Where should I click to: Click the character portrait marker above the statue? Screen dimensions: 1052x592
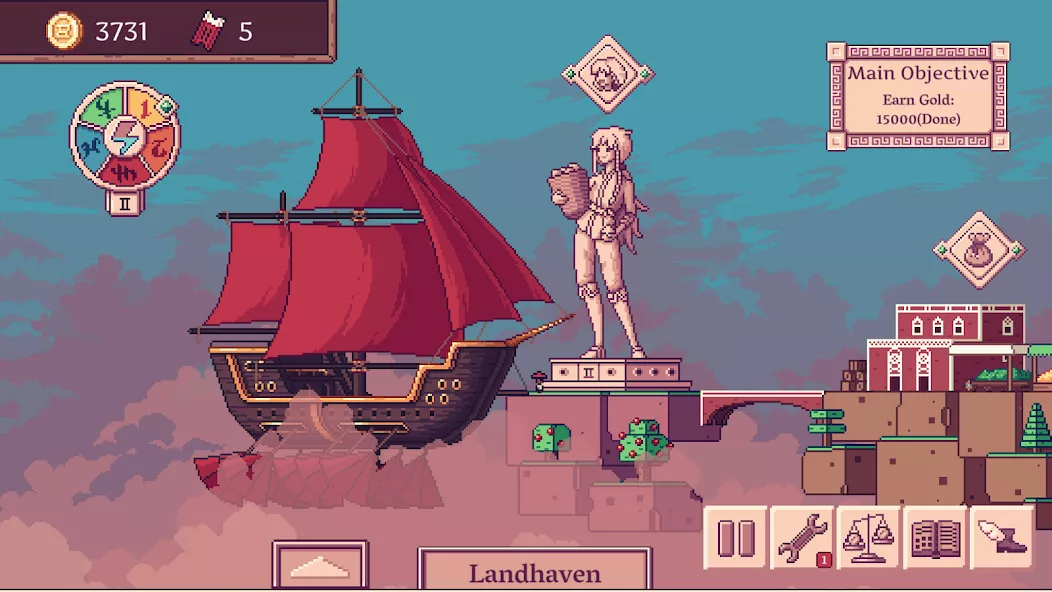607,74
